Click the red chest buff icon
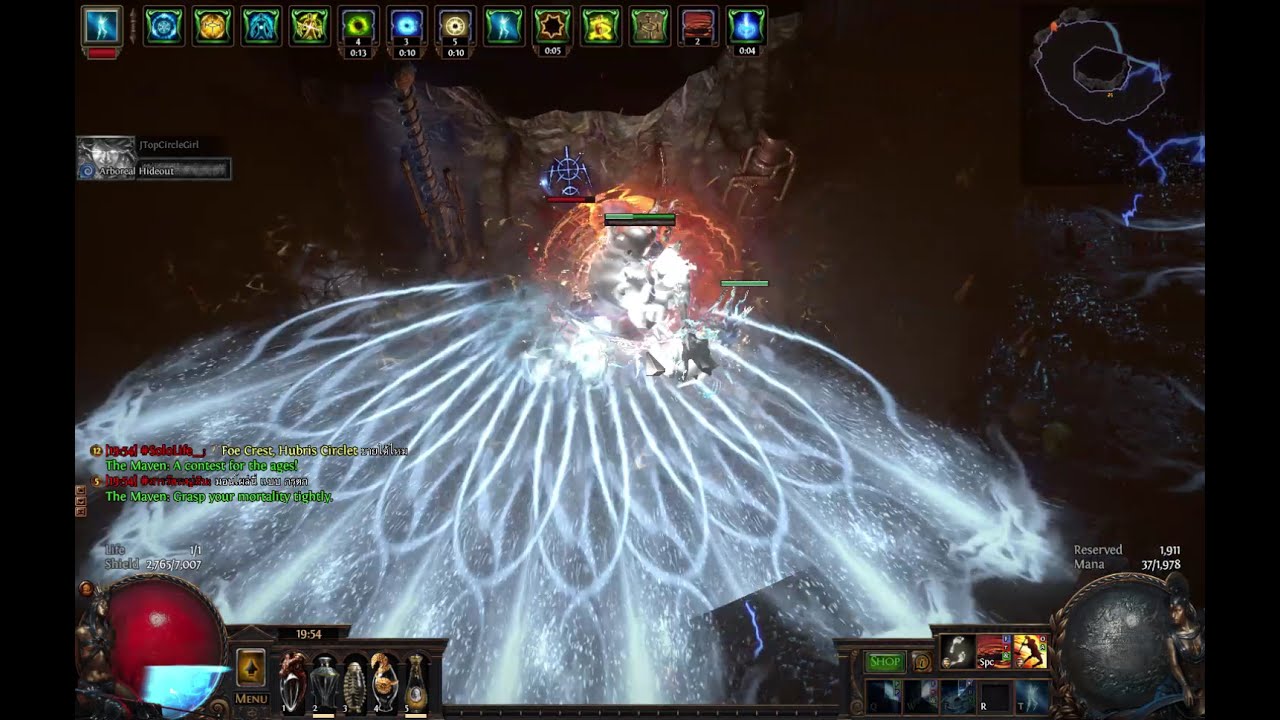The width and height of the screenshot is (1280, 720). pyautogui.click(x=698, y=26)
